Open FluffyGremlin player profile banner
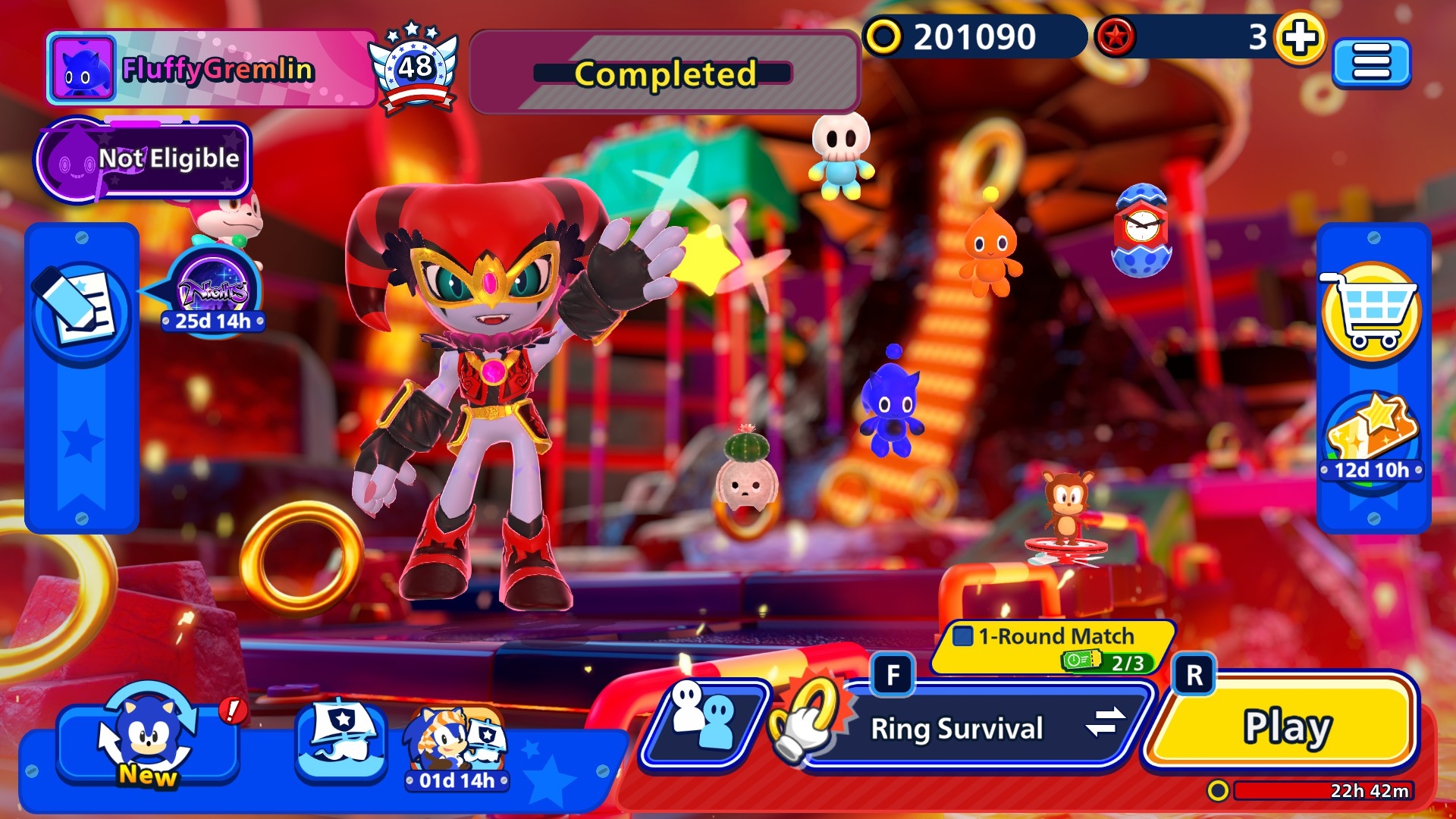The width and height of the screenshot is (1456, 819). [211, 70]
